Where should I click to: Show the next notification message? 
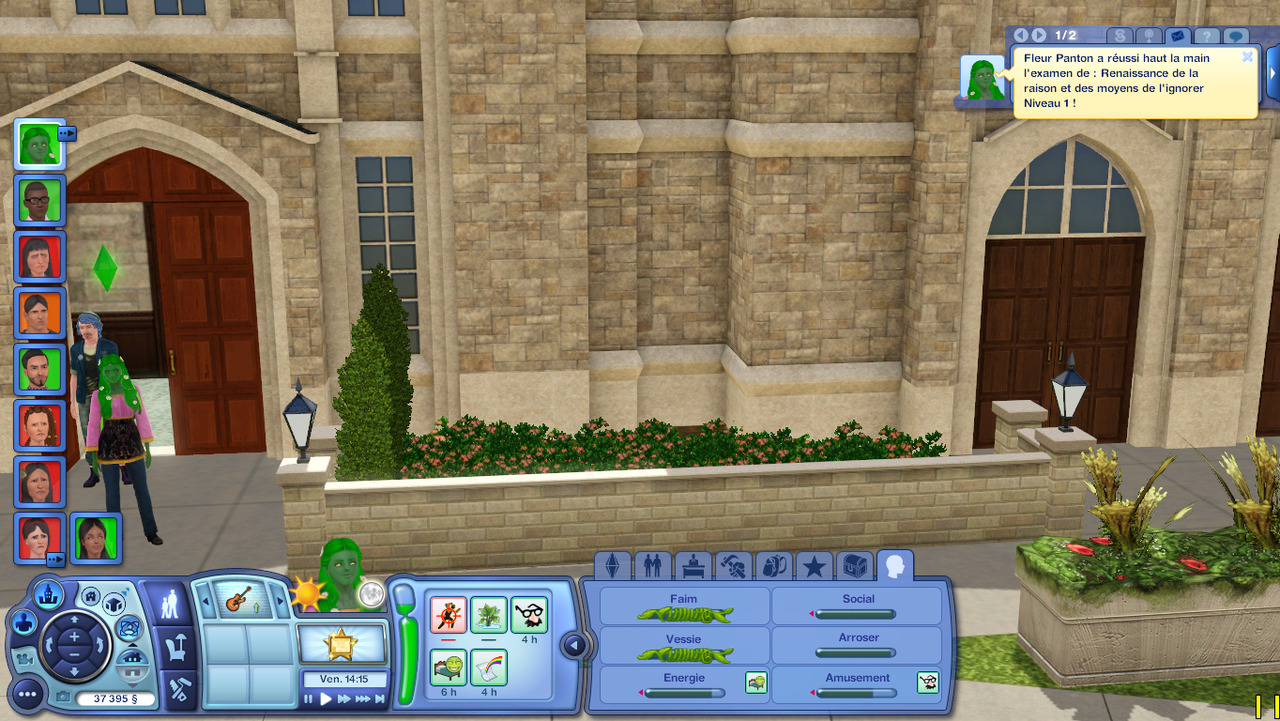1040,36
